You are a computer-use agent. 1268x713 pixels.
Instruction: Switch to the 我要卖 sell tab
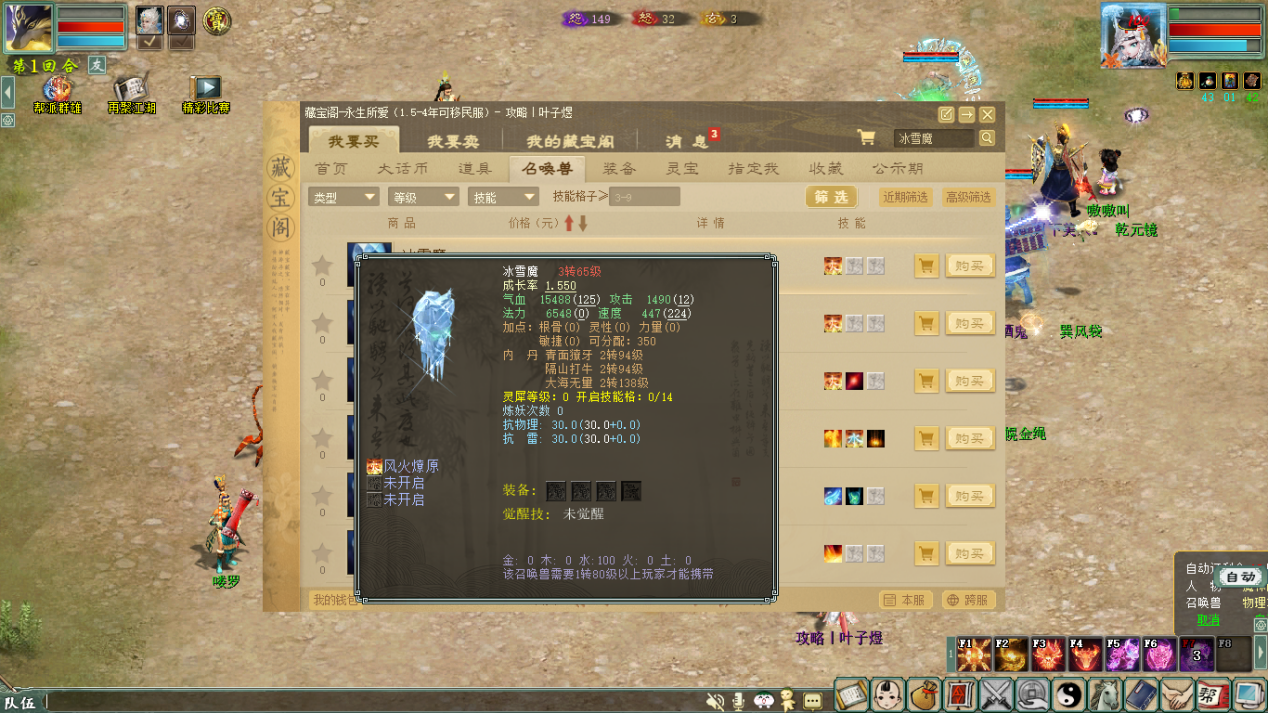[x=452, y=141]
